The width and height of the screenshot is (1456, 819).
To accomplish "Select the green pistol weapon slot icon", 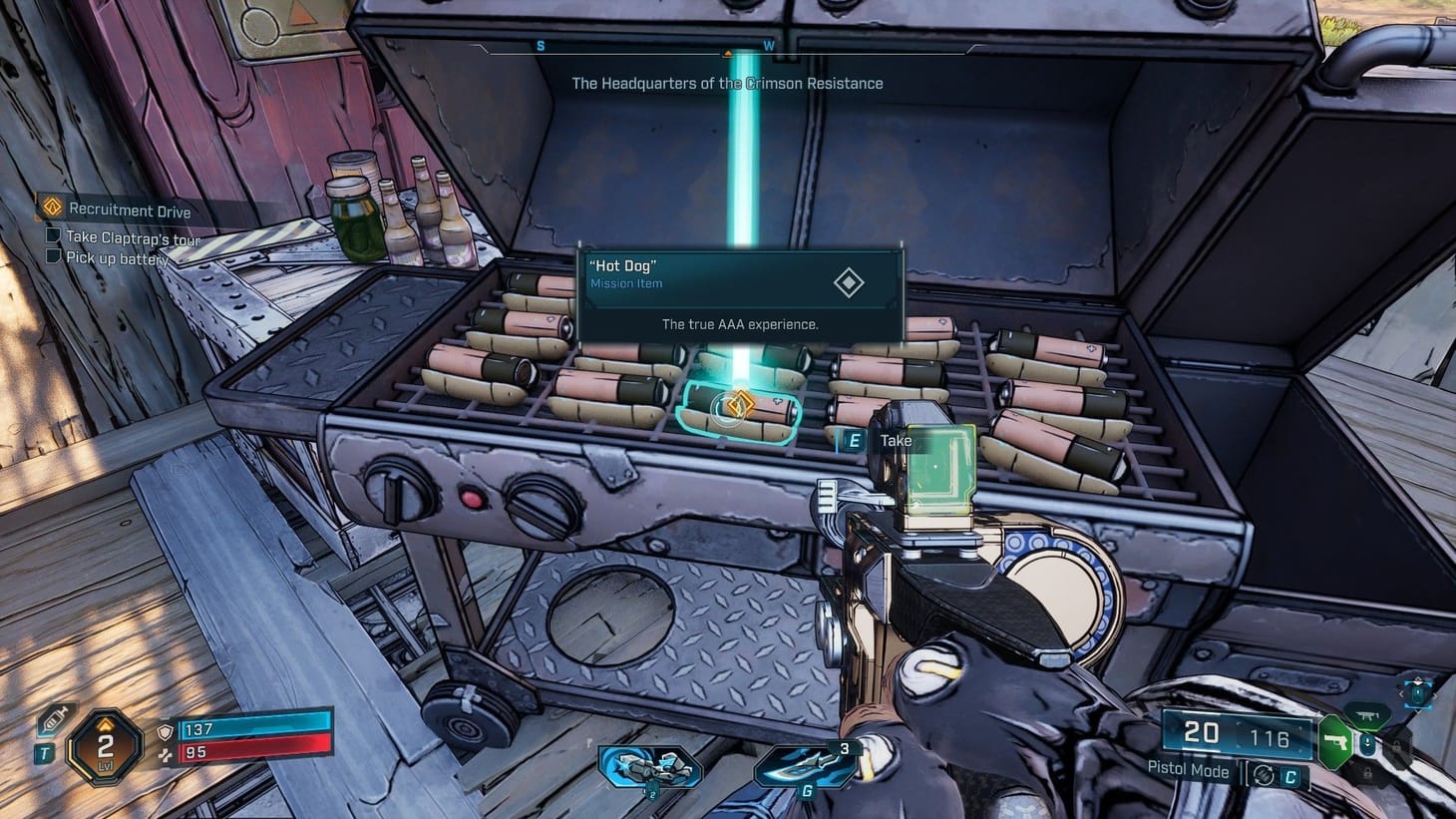I will tap(1335, 742).
